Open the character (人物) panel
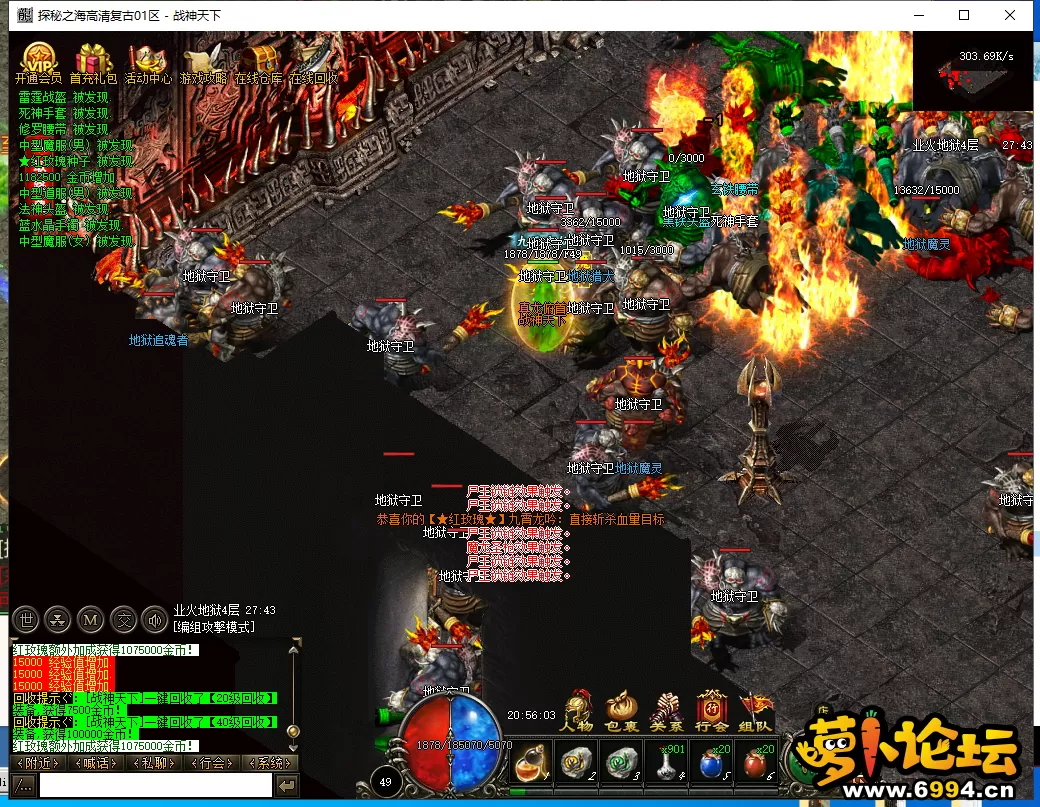The height and width of the screenshot is (807, 1040). tap(577, 712)
